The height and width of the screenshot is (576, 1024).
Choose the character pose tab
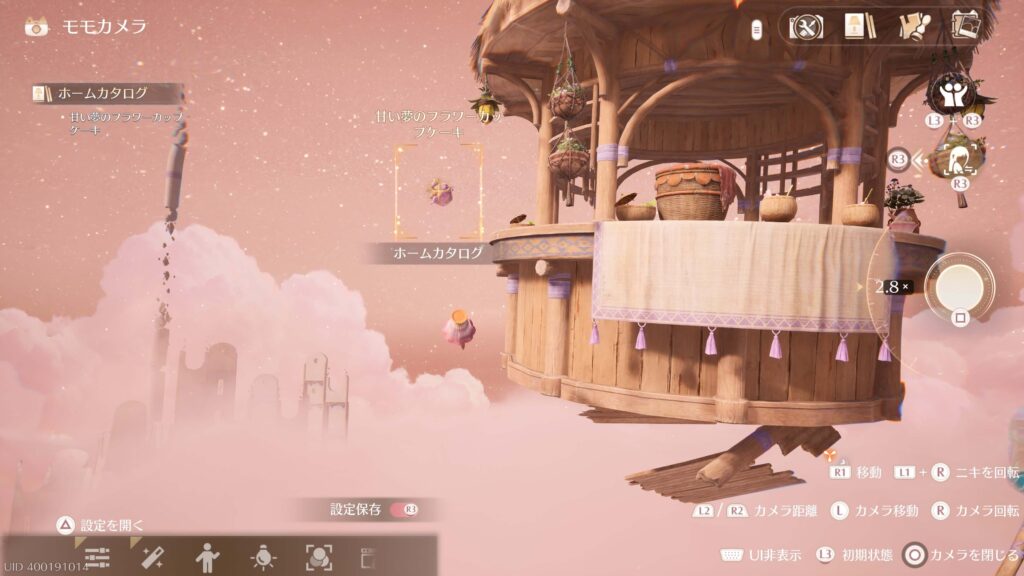(207, 558)
